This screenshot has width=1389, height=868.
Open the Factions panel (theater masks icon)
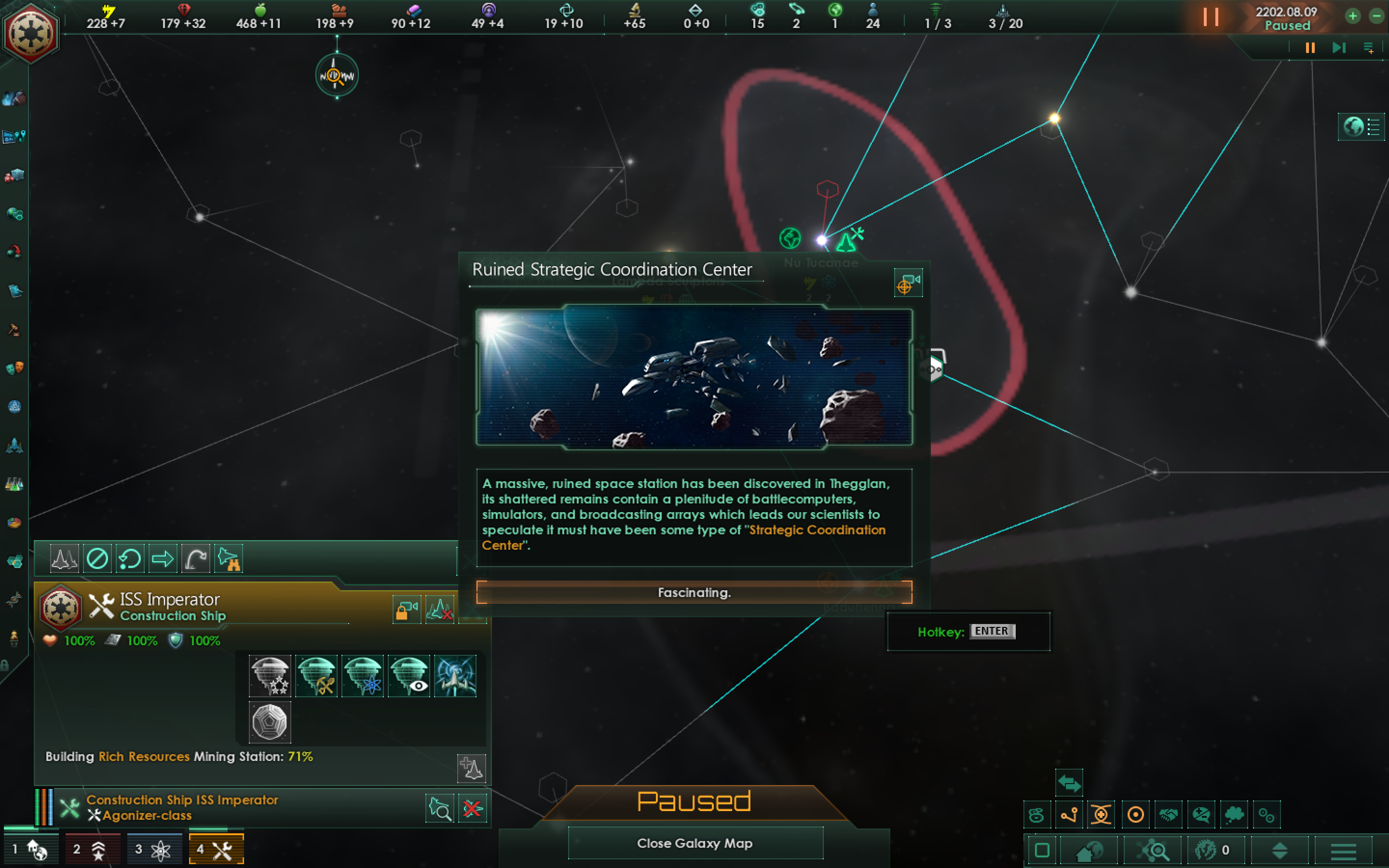pyautogui.click(x=14, y=367)
